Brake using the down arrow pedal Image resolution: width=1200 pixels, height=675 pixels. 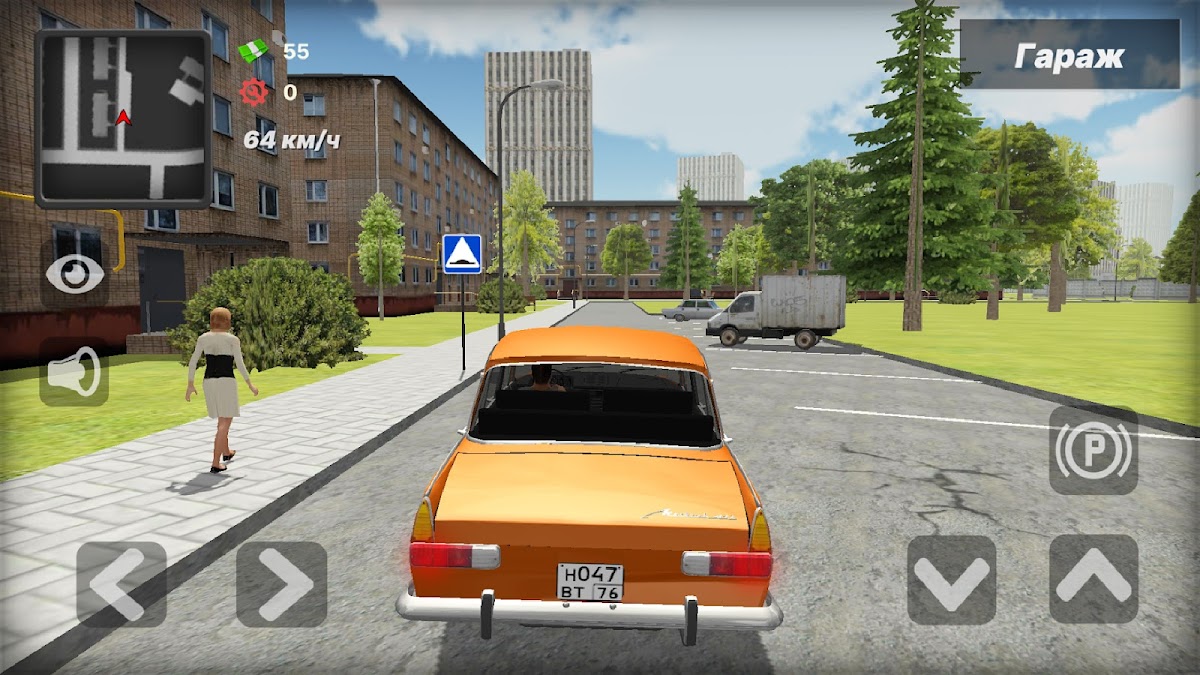(x=951, y=580)
